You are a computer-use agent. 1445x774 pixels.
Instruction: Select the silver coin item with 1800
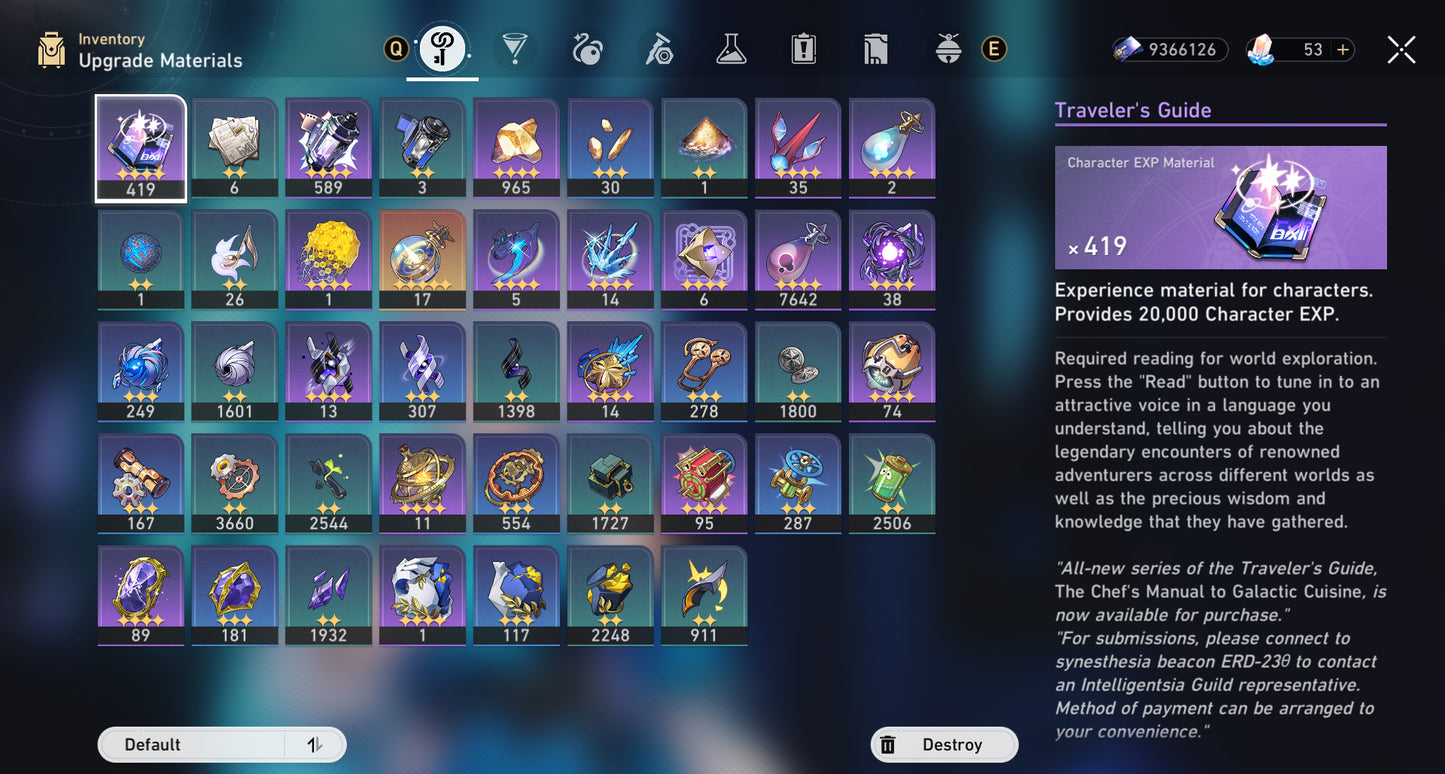(798, 372)
